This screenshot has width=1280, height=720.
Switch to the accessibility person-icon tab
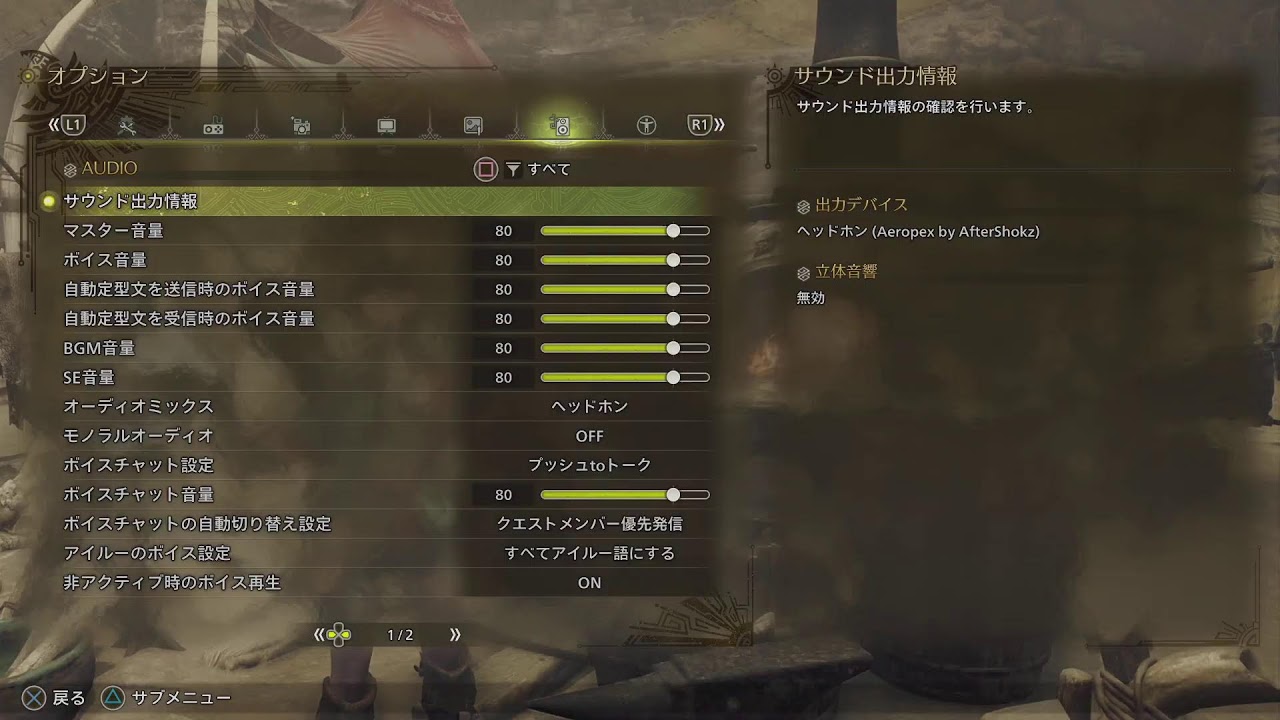647,126
